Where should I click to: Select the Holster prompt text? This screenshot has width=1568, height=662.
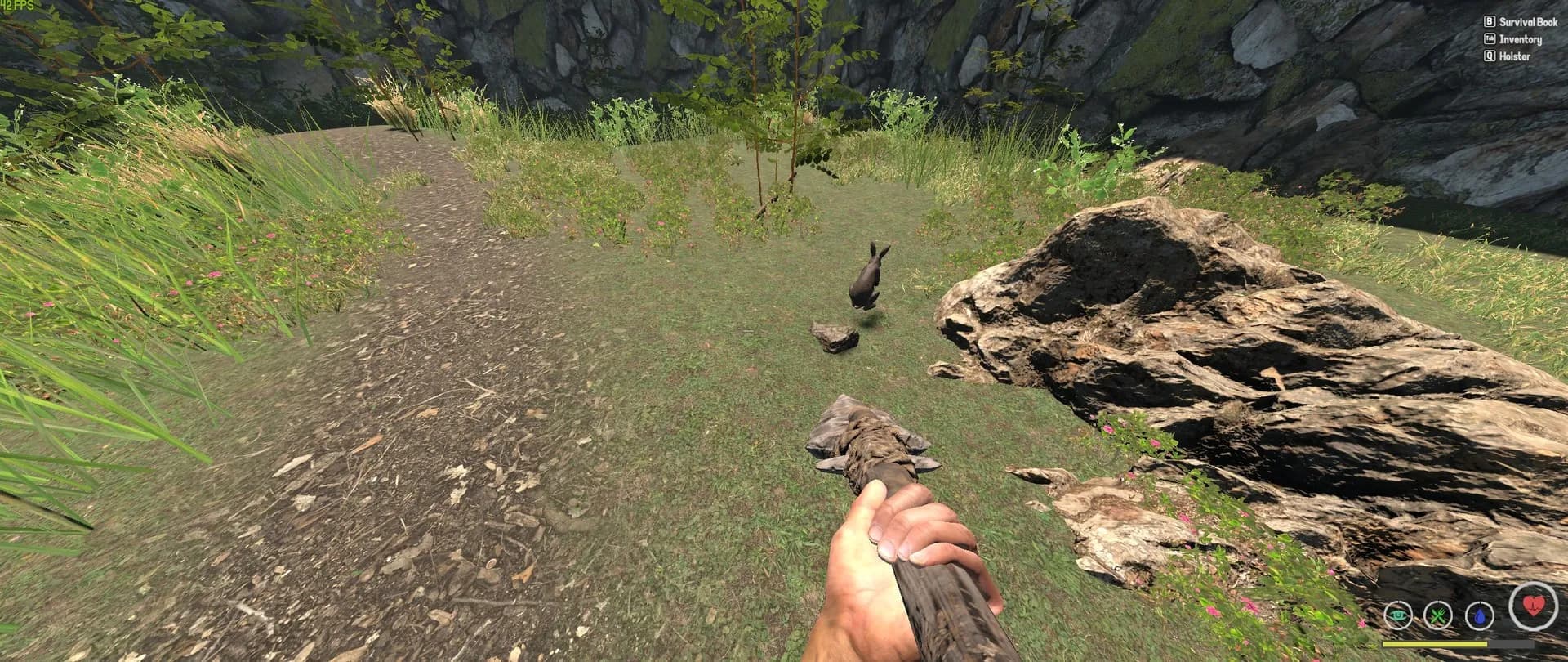tap(1516, 56)
